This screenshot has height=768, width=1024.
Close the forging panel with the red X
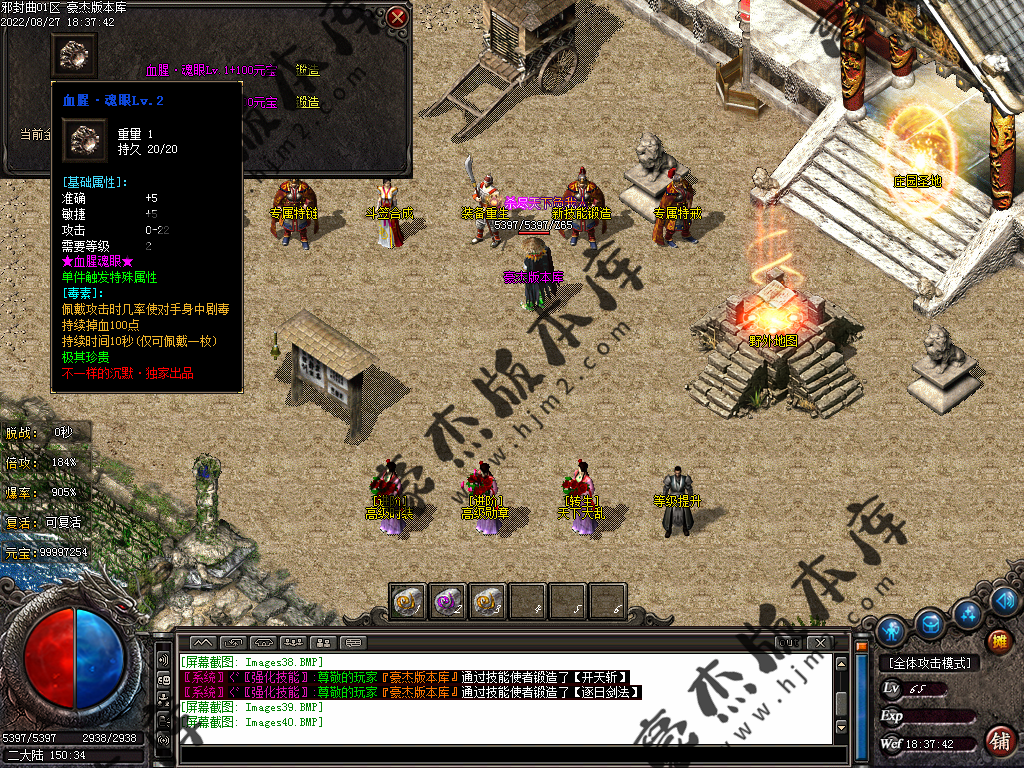397,17
